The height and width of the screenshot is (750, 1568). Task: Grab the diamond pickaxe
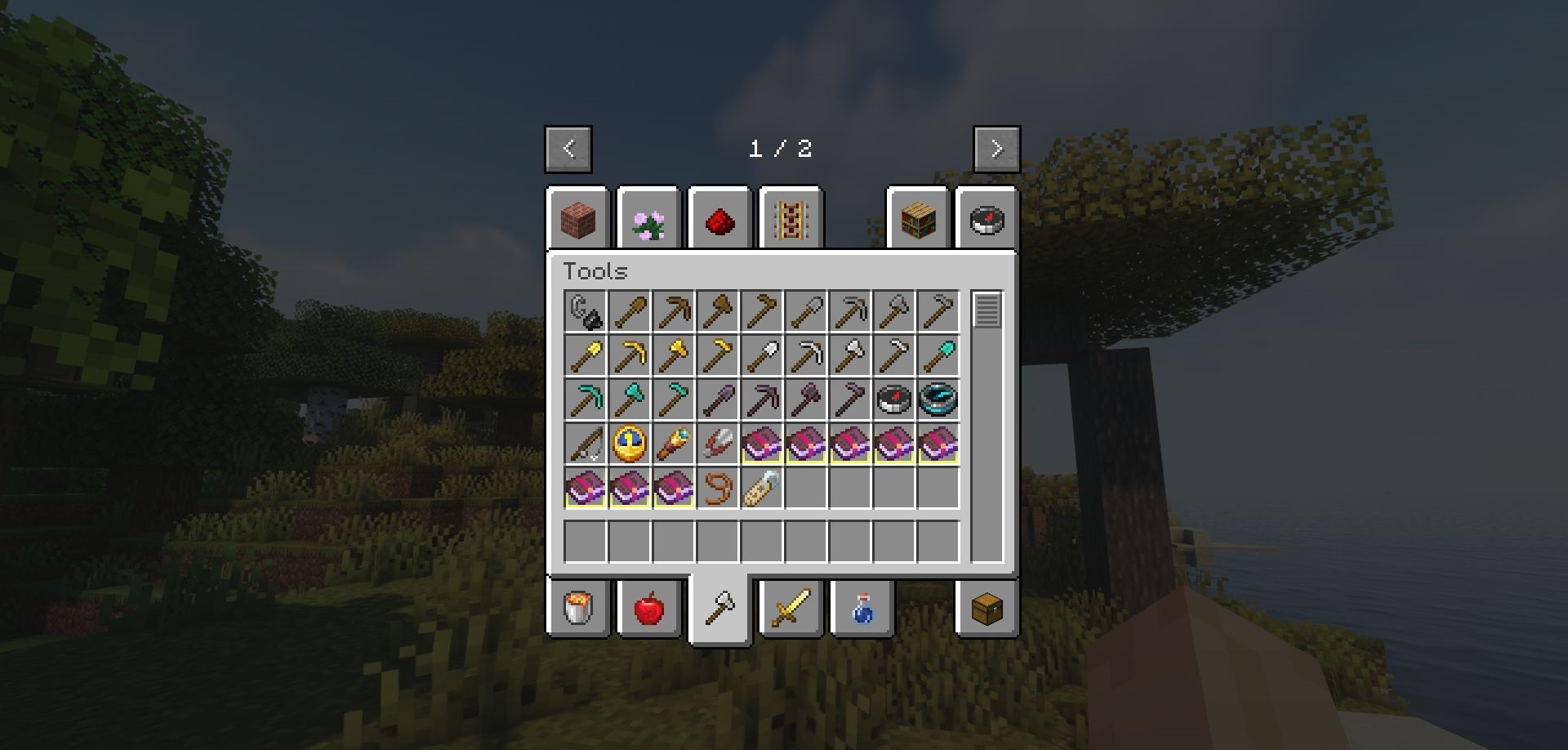pos(586,400)
